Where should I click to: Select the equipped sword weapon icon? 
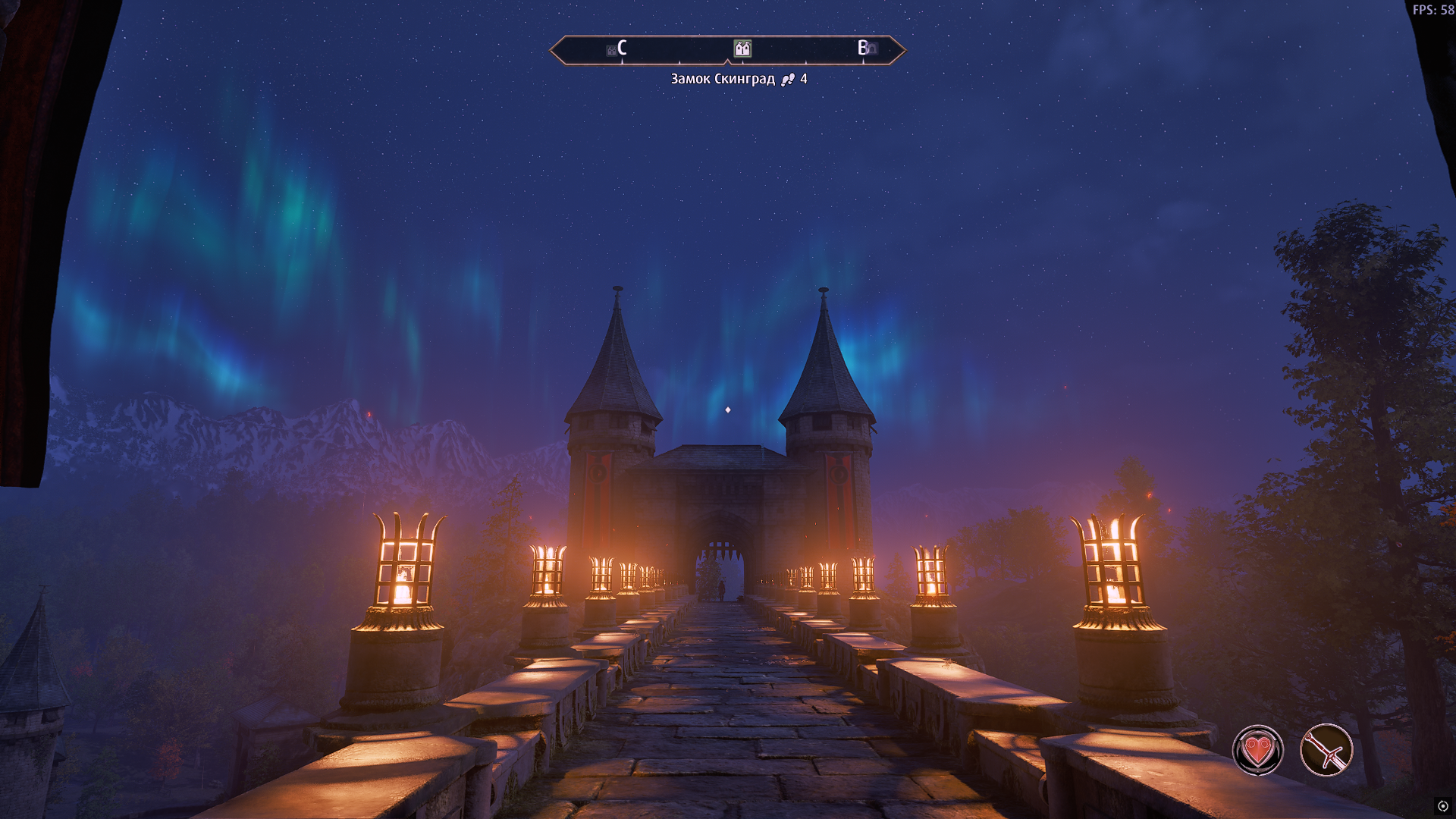click(x=1326, y=750)
